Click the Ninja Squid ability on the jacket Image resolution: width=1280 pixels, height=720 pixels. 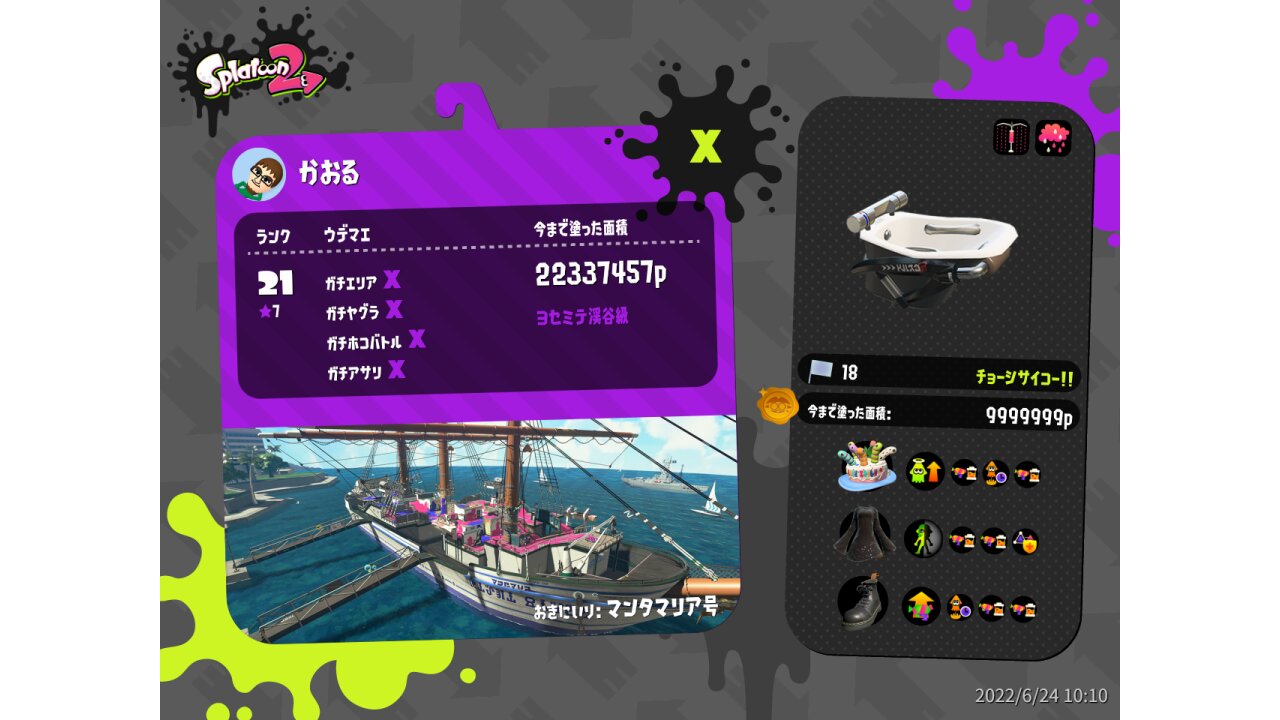pos(923,538)
